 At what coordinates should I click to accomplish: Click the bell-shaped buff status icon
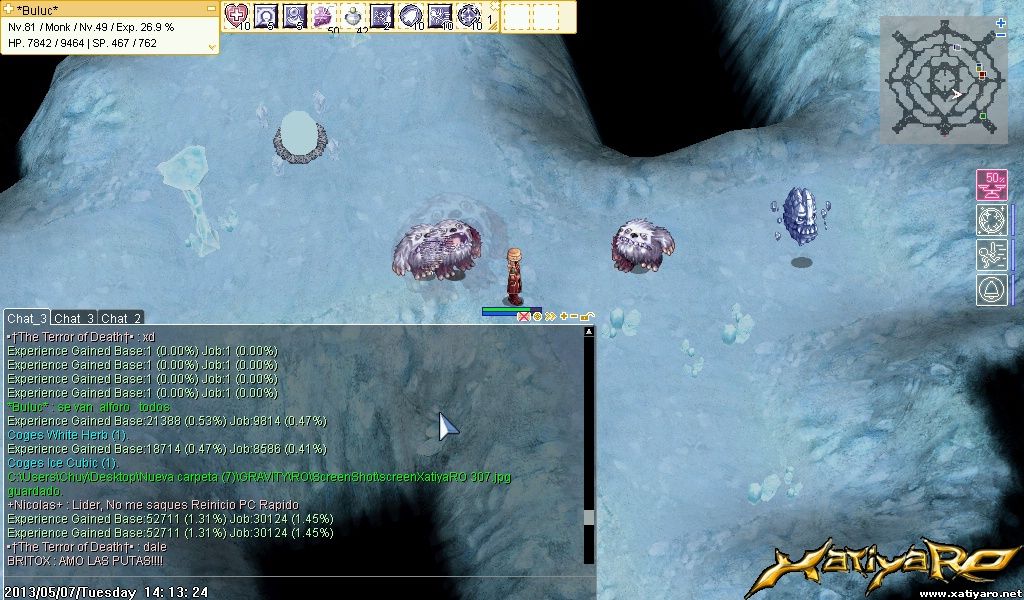coord(991,290)
